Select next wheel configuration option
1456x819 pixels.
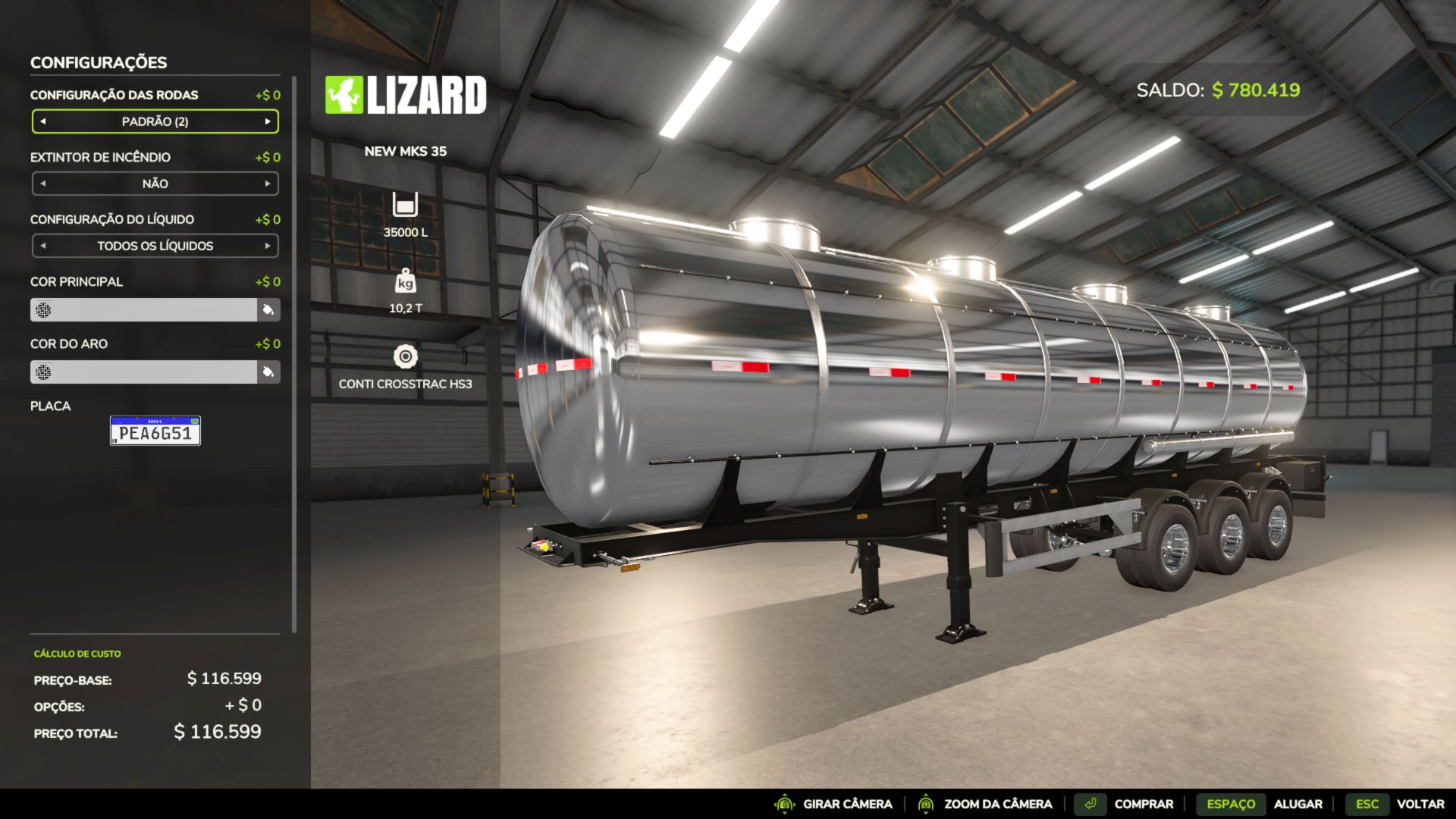click(x=268, y=121)
